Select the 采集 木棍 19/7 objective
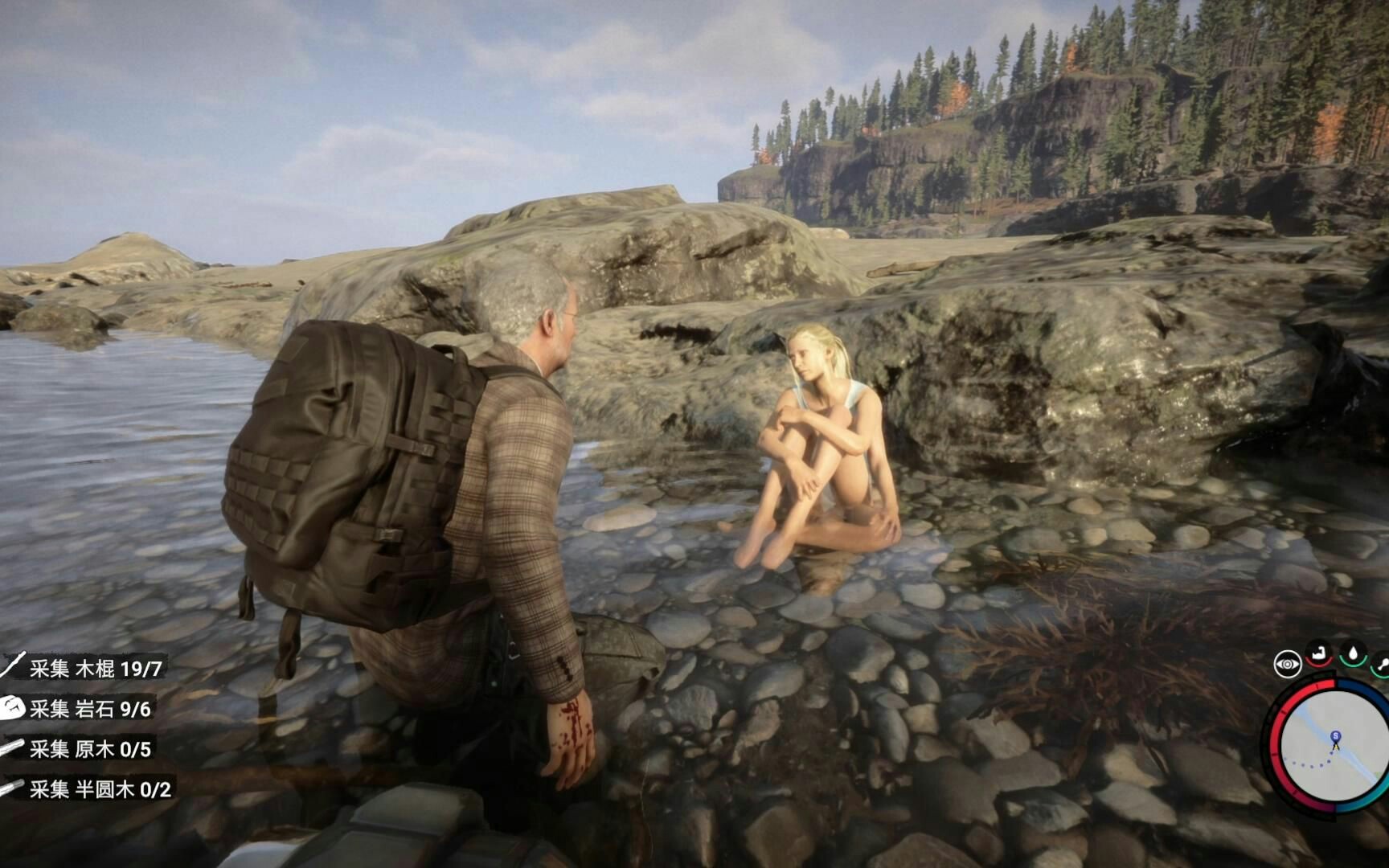The image size is (1389, 868). [x=95, y=668]
